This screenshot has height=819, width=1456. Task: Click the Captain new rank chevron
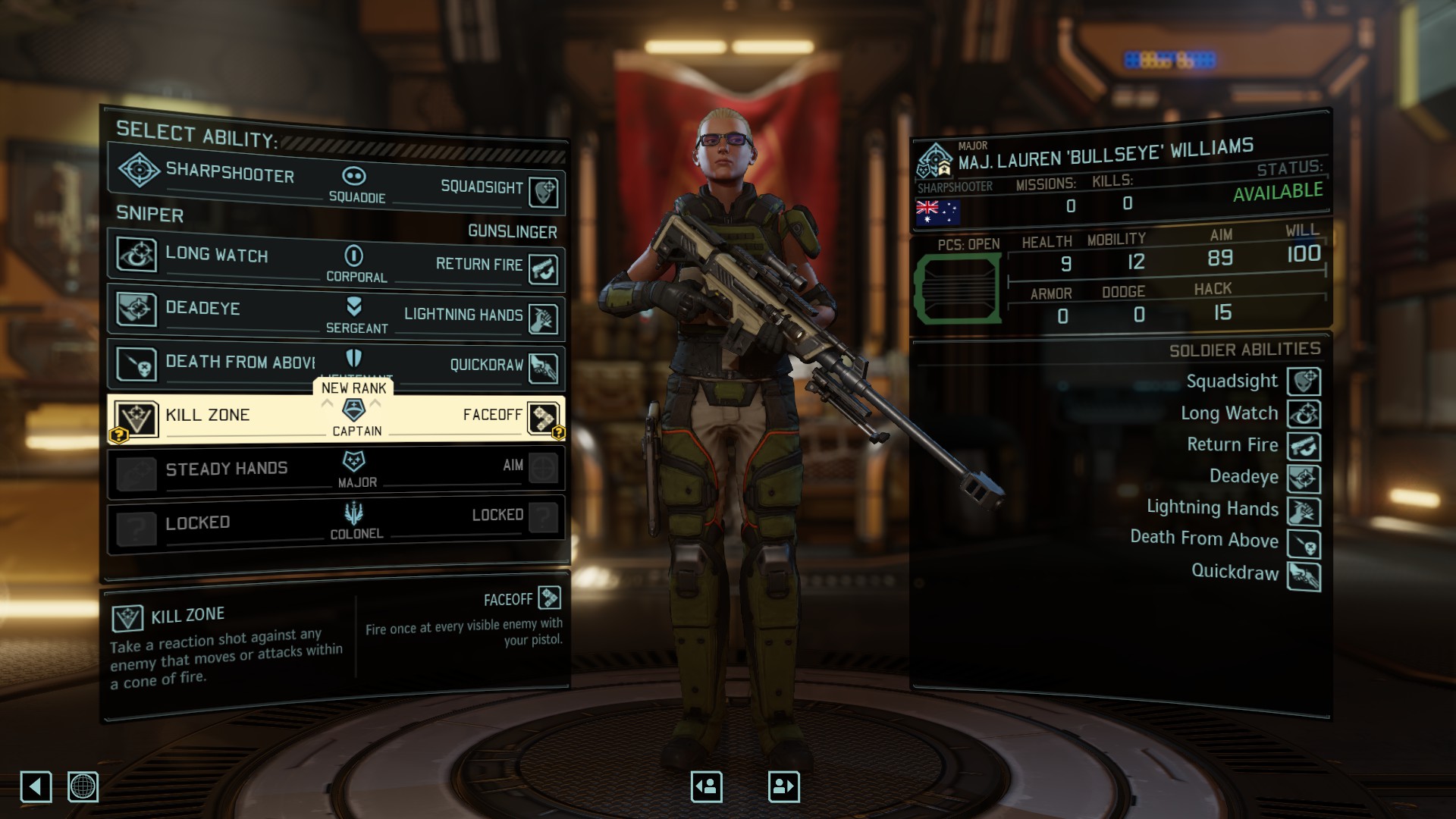pyautogui.click(x=353, y=411)
